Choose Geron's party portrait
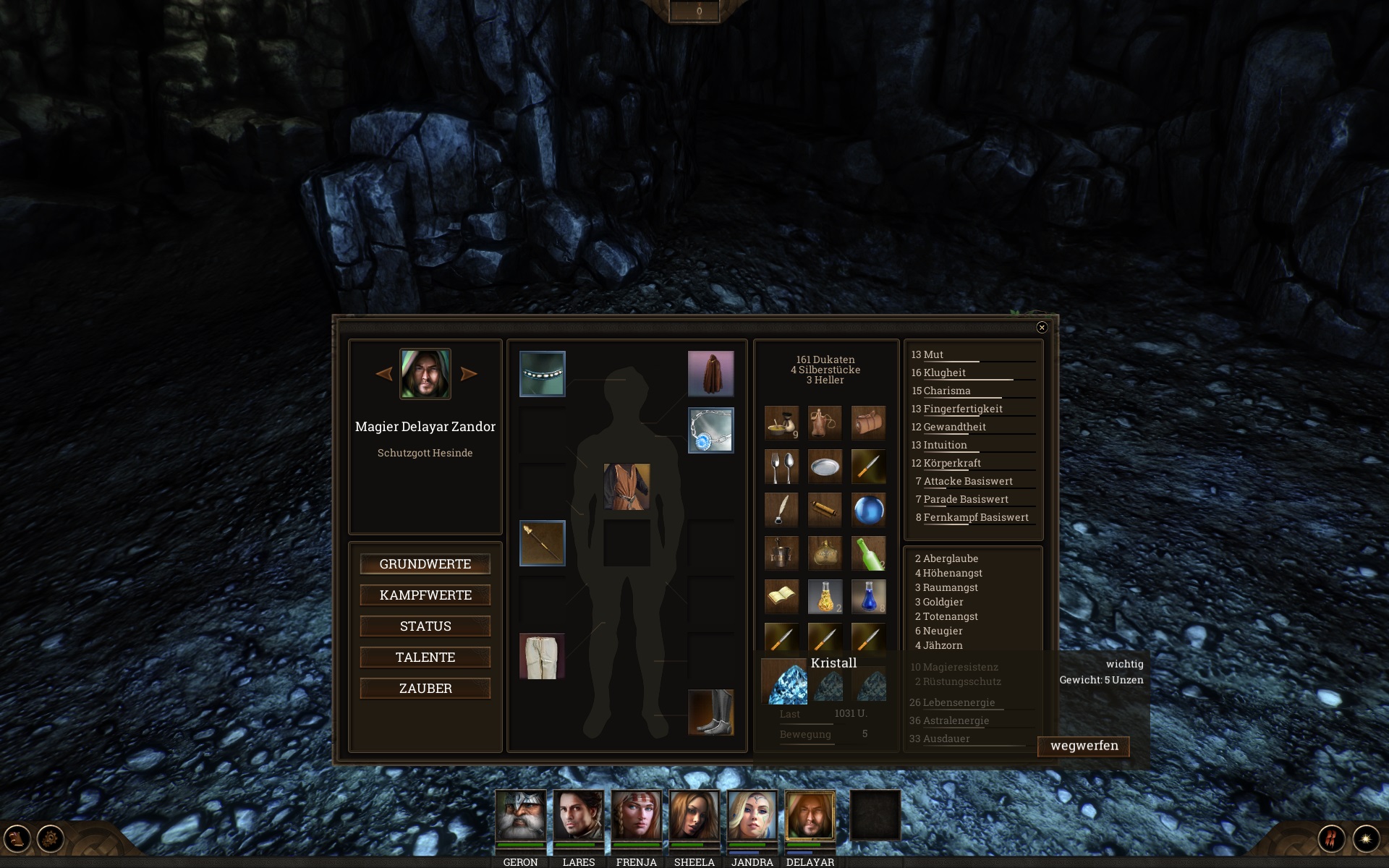This screenshot has height=868, width=1389. click(520, 815)
